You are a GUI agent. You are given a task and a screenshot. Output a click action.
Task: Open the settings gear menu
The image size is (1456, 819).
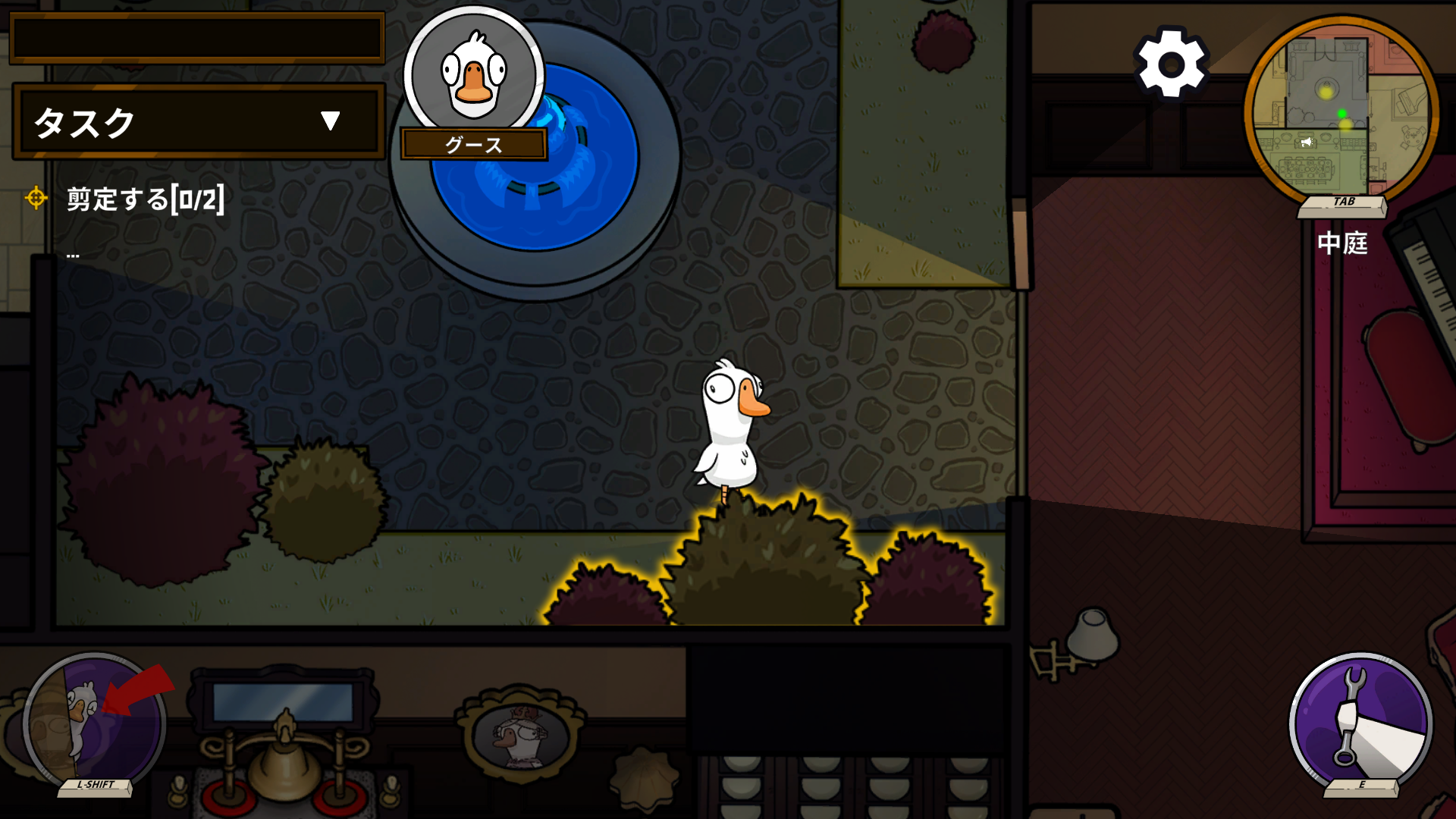coord(1171,64)
